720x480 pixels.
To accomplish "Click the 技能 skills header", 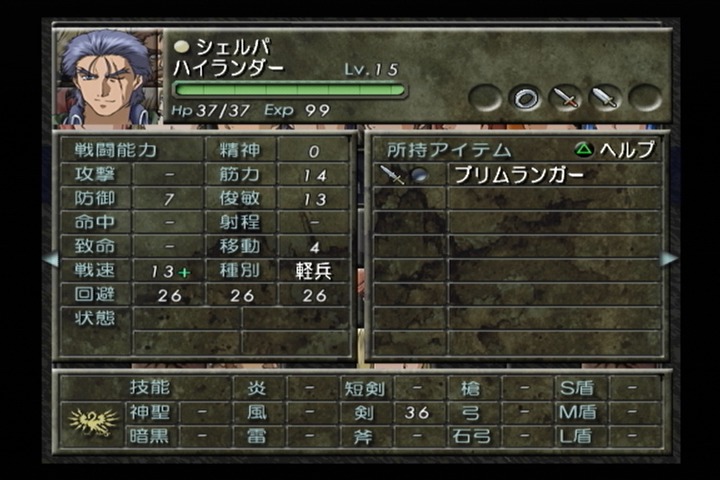I will pos(149,388).
